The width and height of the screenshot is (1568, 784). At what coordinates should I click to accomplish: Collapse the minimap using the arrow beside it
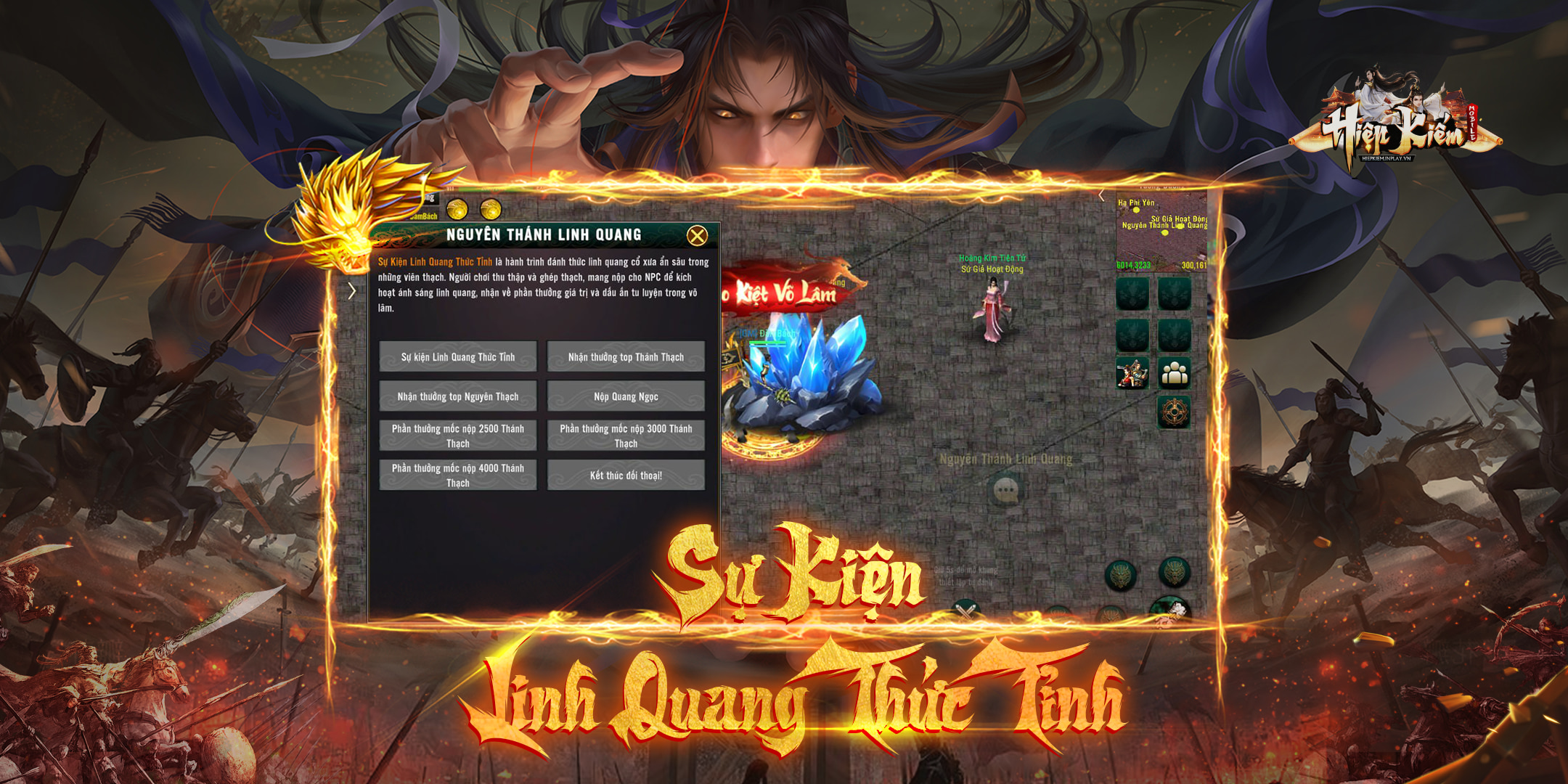pyautogui.click(x=1102, y=195)
